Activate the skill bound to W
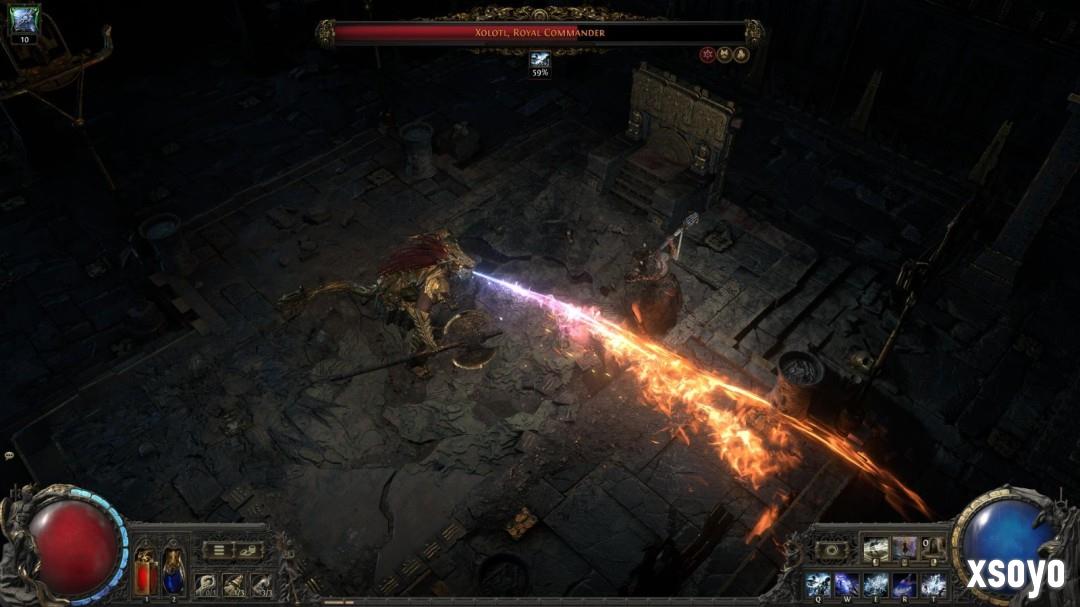This screenshot has height=607, width=1080. [x=846, y=583]
